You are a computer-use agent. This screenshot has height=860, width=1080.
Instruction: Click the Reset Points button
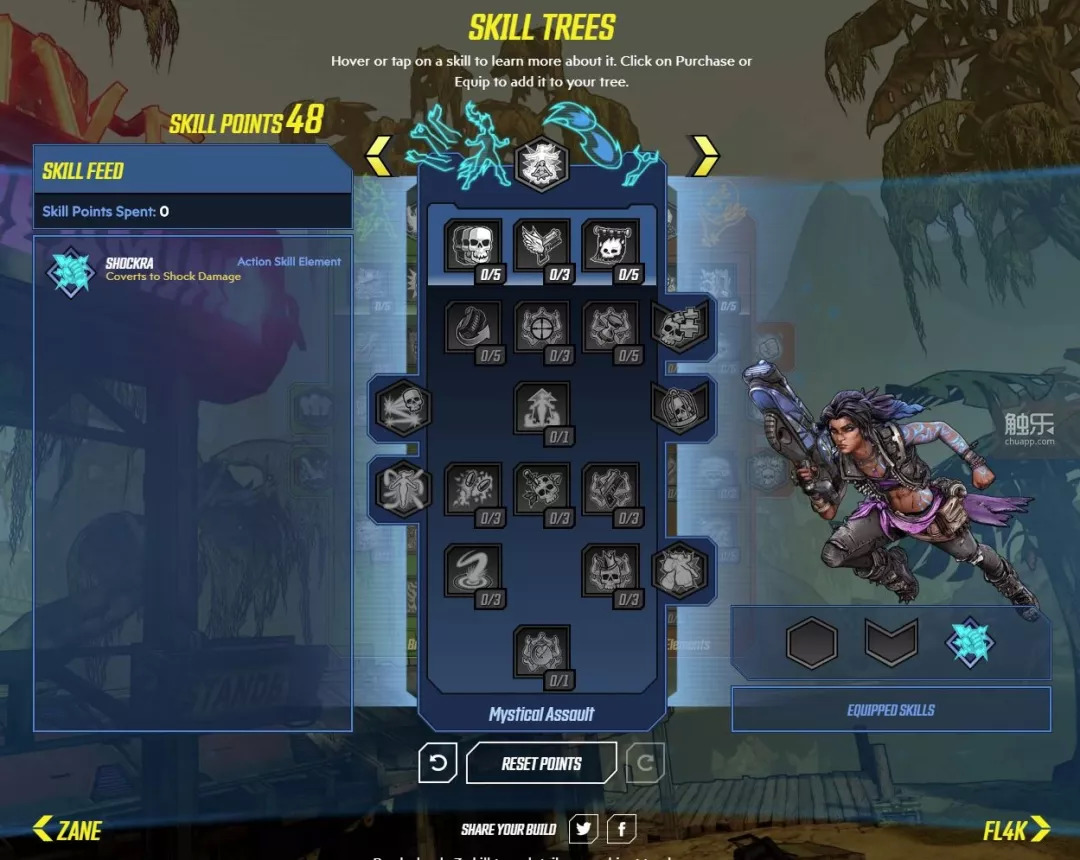[x=541, y=763]
